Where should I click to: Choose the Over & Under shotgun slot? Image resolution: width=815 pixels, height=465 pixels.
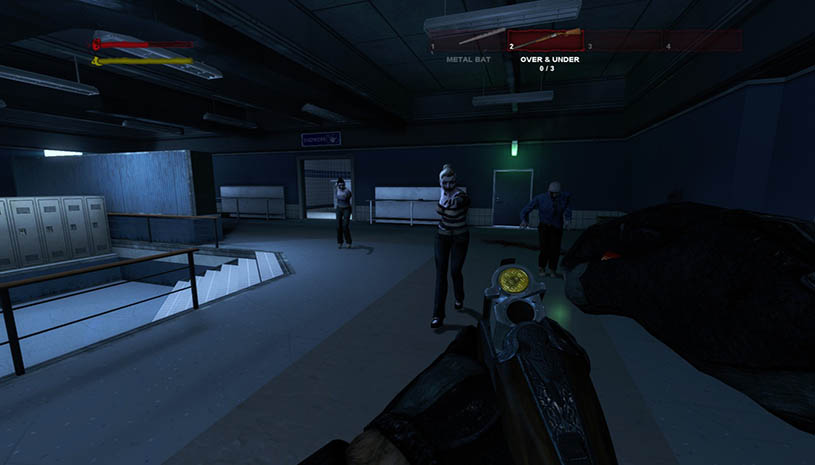pos(546,40)
